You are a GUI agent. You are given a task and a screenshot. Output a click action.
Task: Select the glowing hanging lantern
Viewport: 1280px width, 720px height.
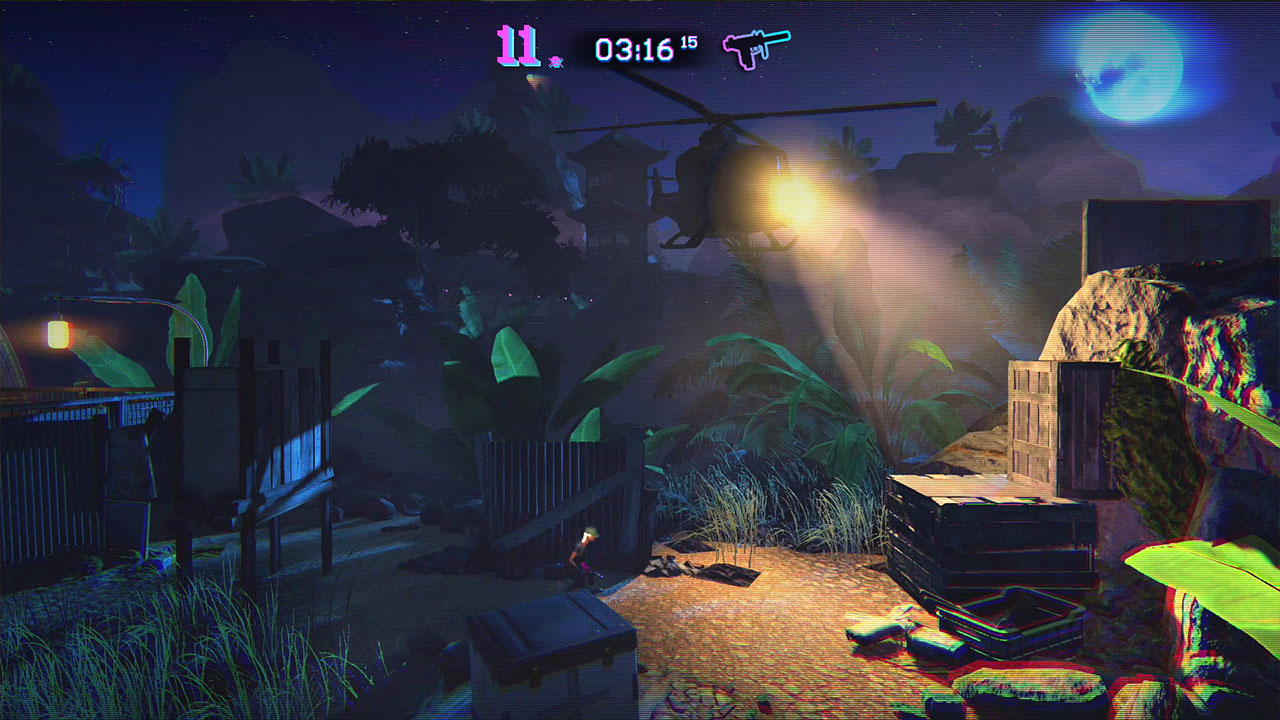[57, 333]
